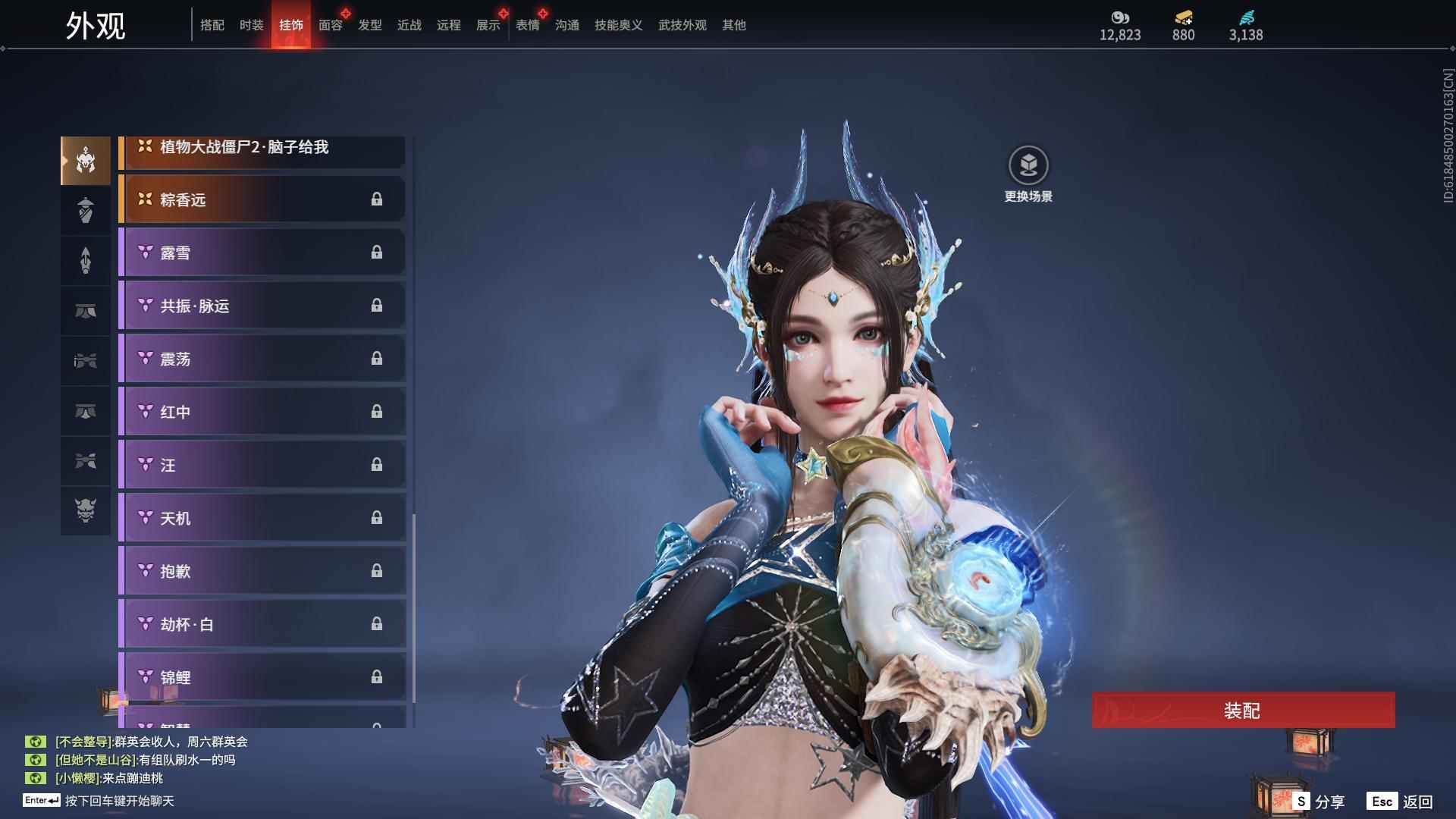Select the 发型 hairstyle tab
This screenshot has height=819, width=1456.
(370, 25)
